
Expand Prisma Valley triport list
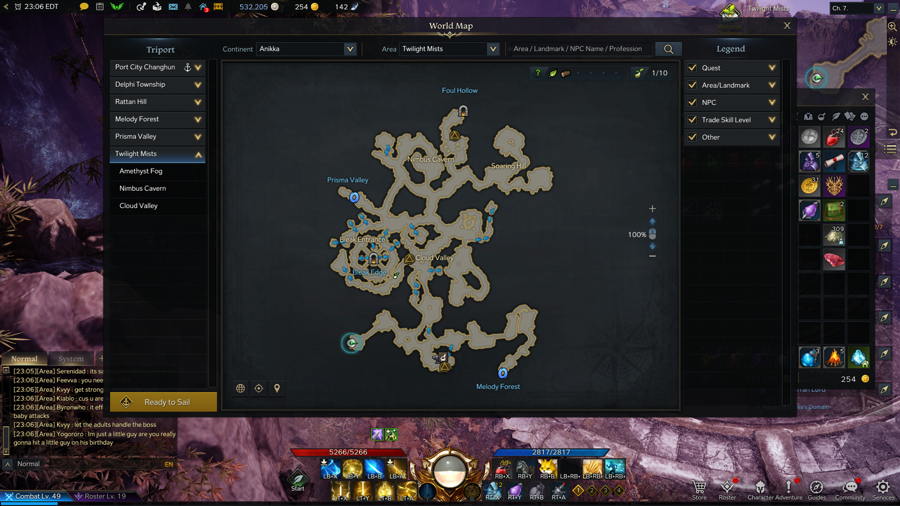coord(198,136)
